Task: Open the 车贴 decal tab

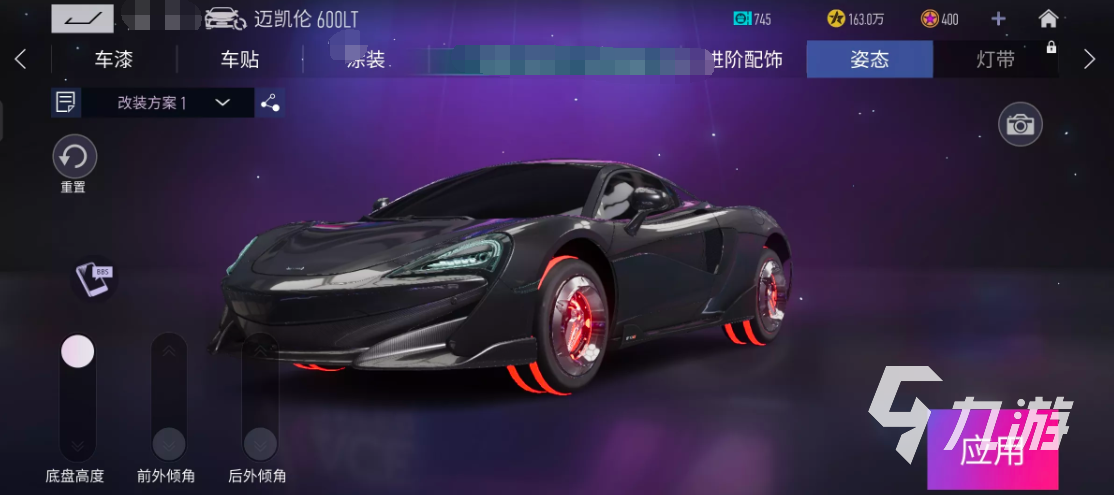Action: point(240,60)
